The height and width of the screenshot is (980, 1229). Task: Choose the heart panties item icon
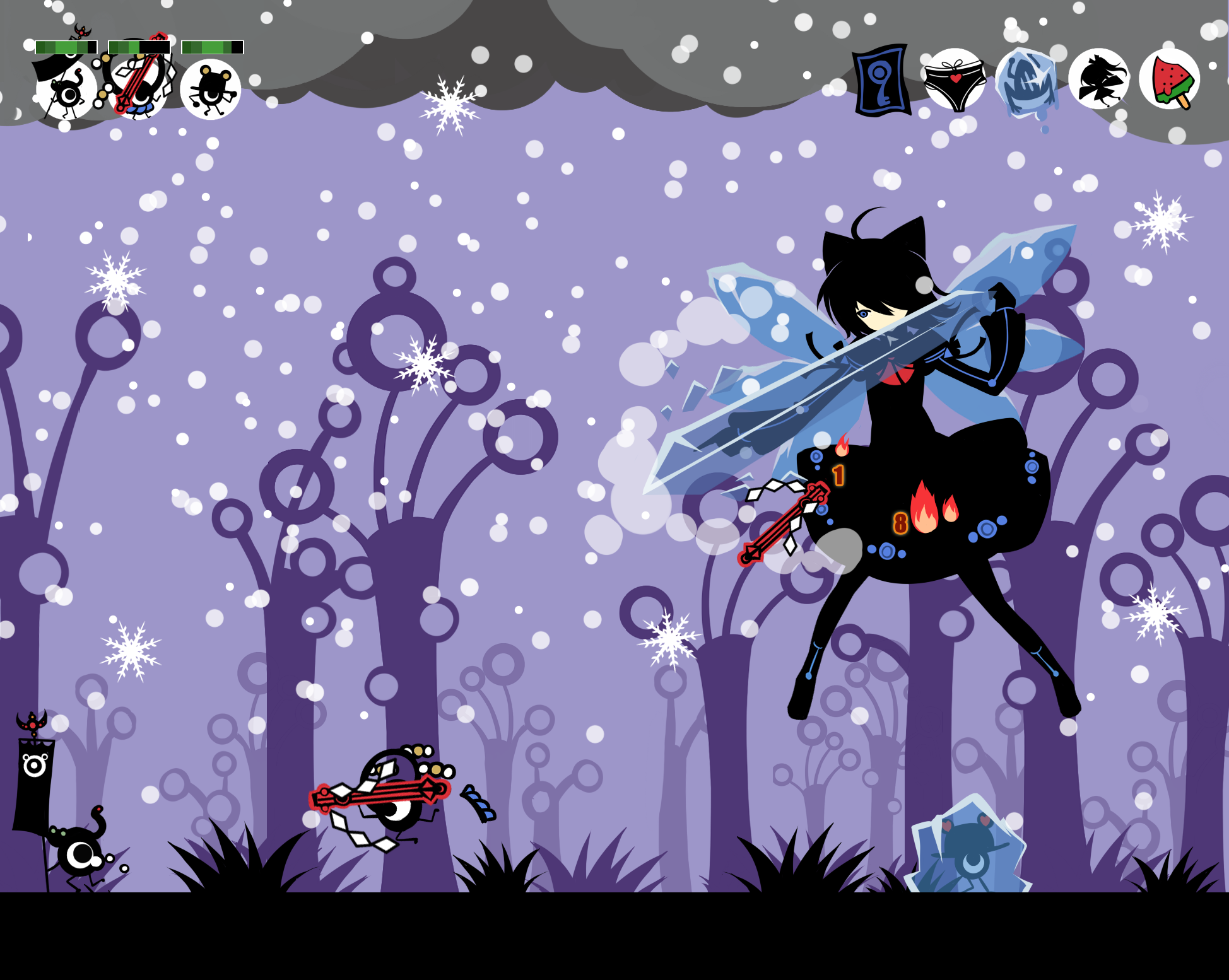point(955,79)
